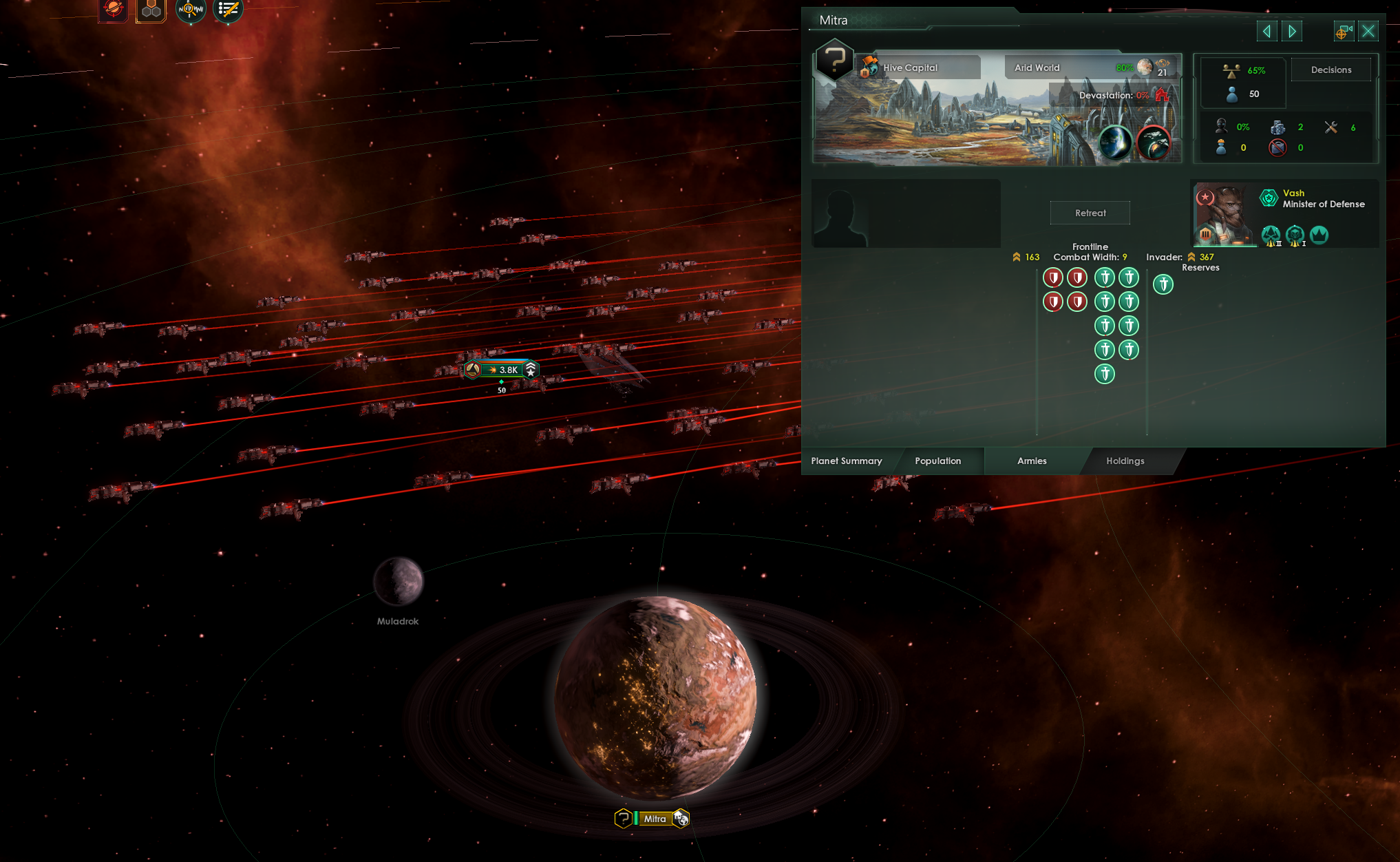Select Vash the Minister of Defense portrait
This screenshot has height=862, width=1400.
pos(1225,213)
